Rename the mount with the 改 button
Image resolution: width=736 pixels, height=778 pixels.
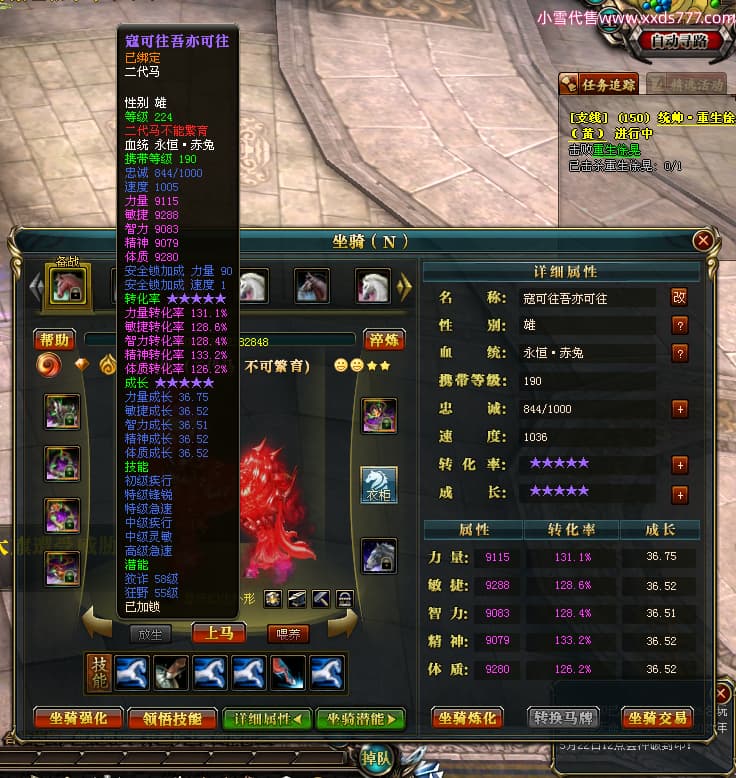(x=680, y=297)
